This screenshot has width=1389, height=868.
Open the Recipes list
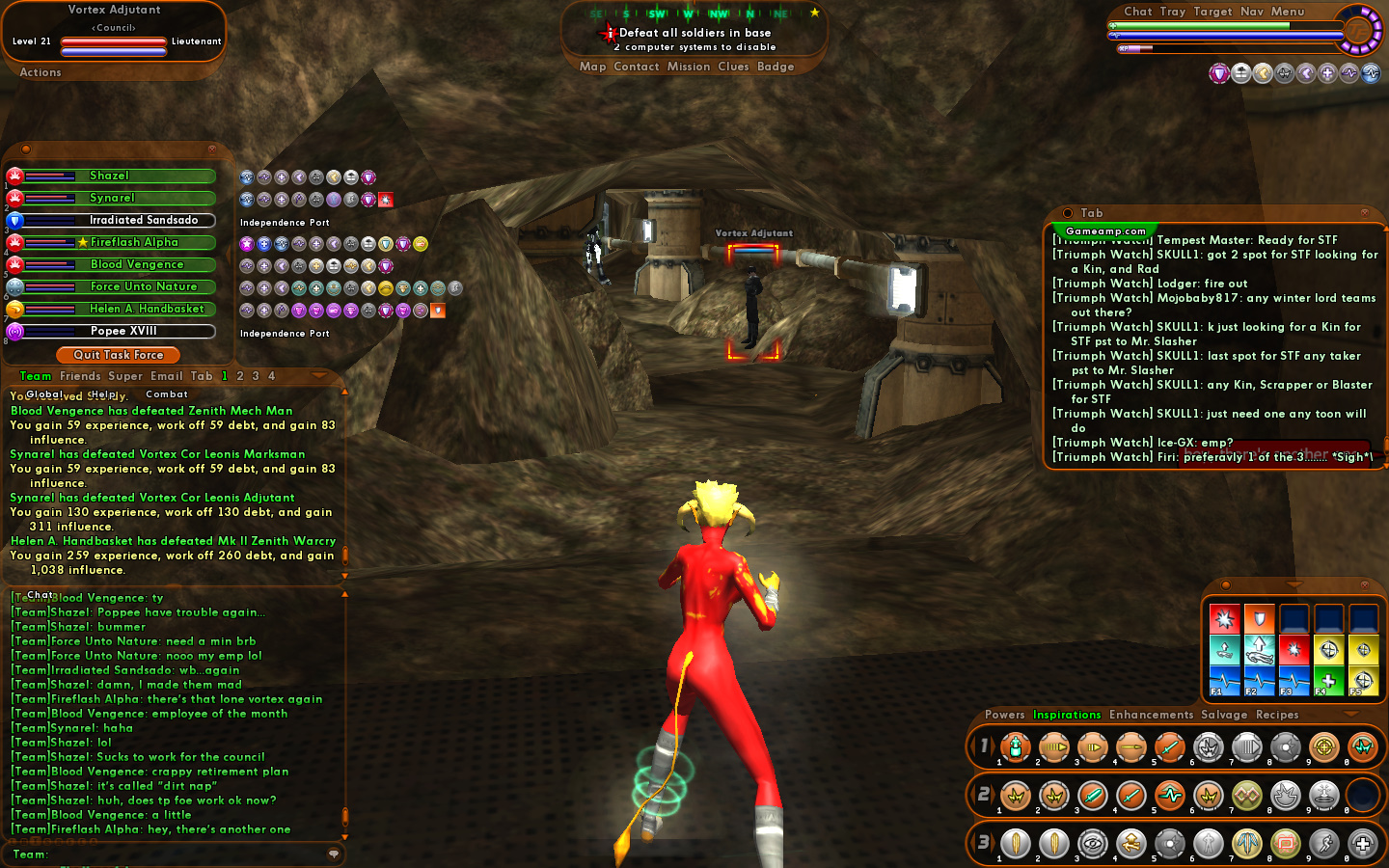coord(1277,715)
